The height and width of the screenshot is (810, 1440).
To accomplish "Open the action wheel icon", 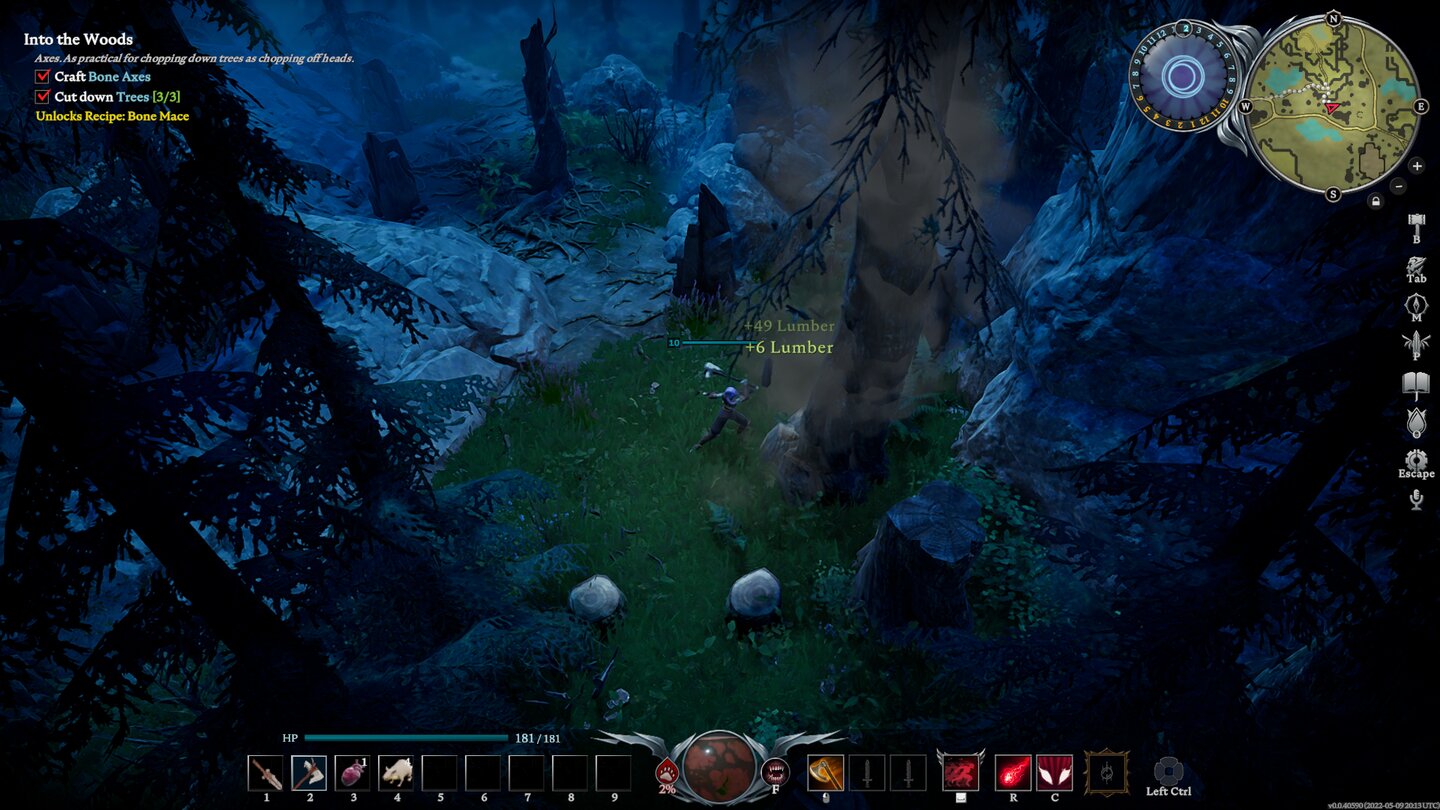I will [1168, 771].
